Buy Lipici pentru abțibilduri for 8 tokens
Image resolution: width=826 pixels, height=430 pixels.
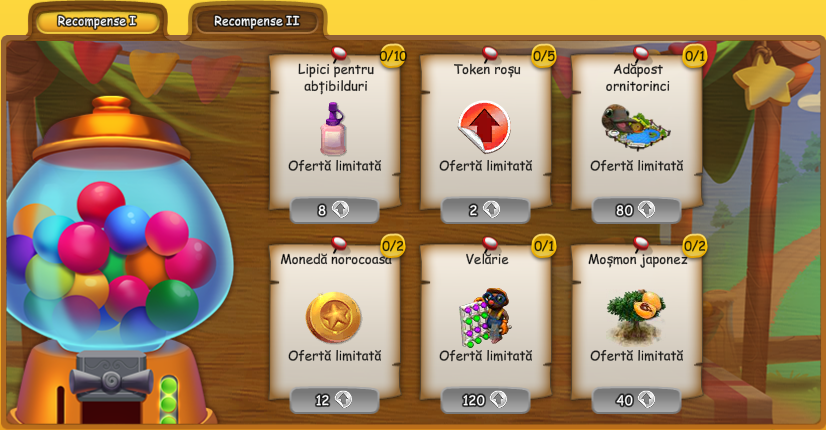click(334, 210)
